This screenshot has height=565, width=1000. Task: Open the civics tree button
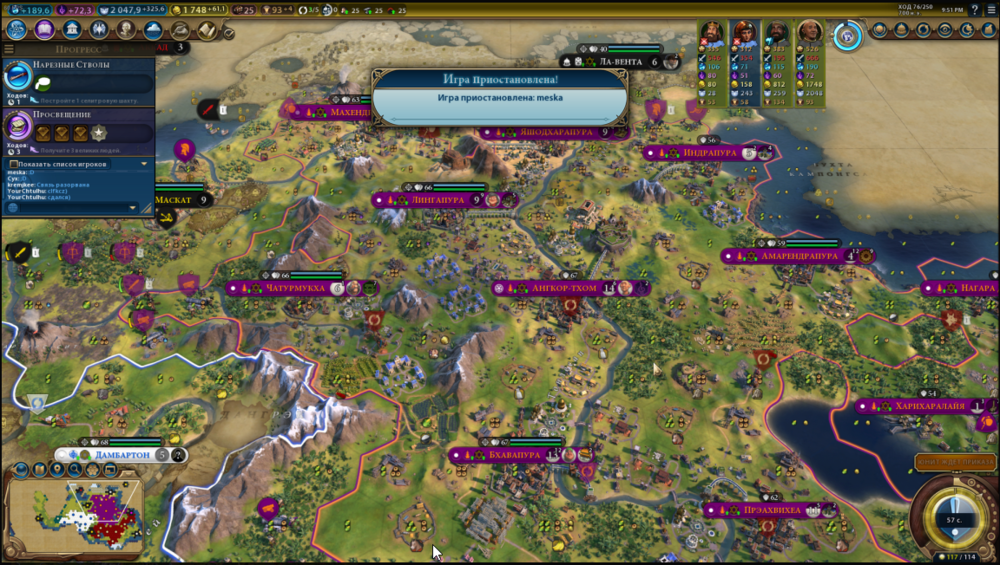pyautogui.click(x=44, y=30)
